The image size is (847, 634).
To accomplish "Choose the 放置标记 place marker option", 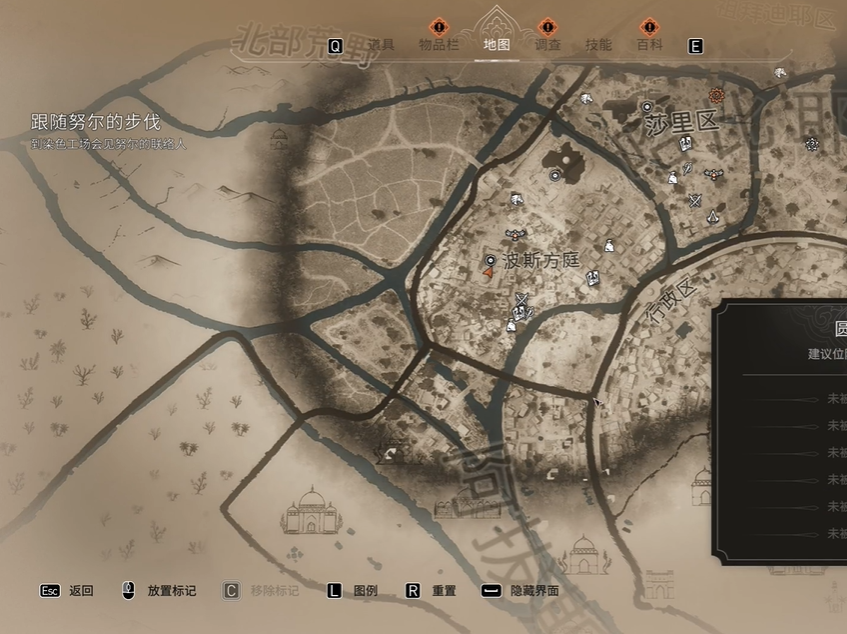I will [x=160, y=591].
